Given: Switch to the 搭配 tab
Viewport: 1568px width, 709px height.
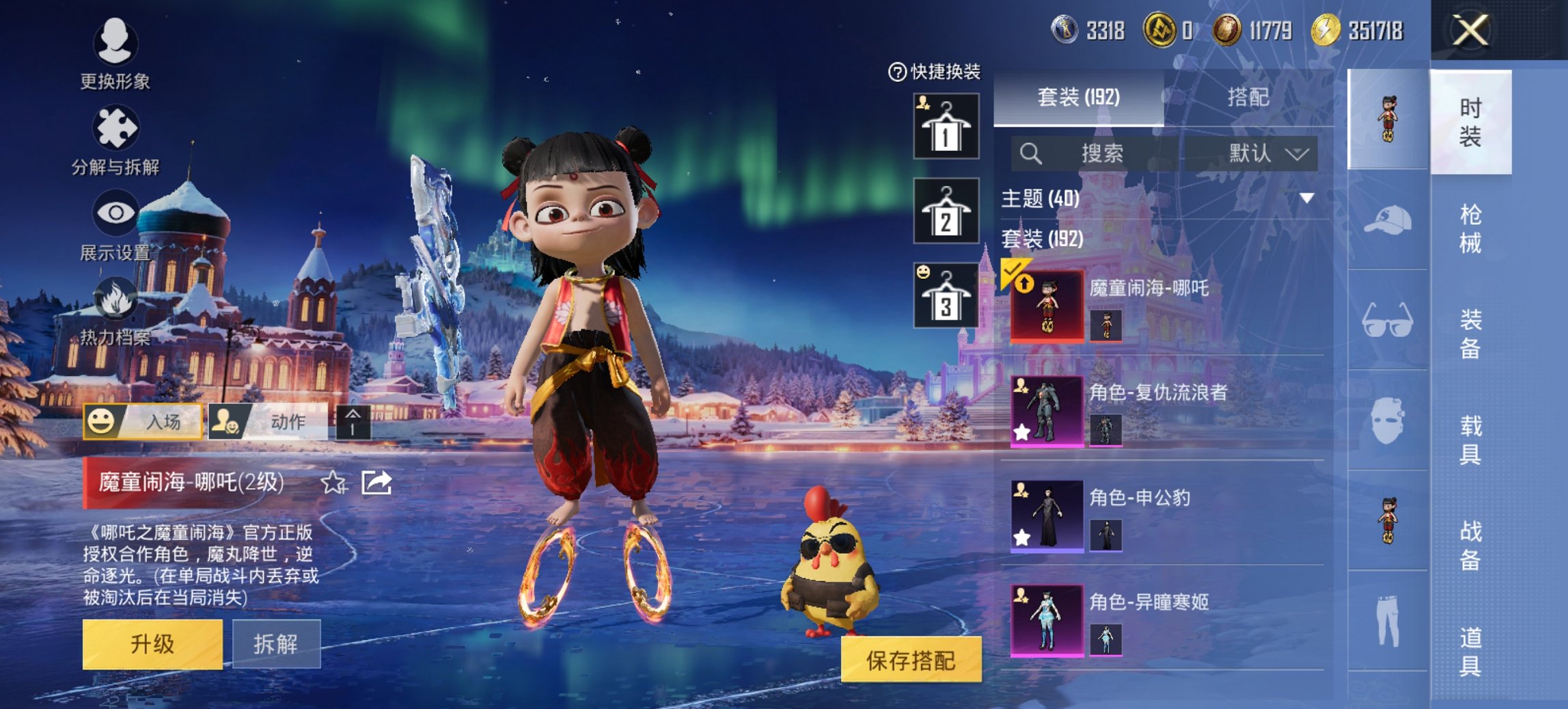Looking at the screenshot, I should tap(1248, 98).
